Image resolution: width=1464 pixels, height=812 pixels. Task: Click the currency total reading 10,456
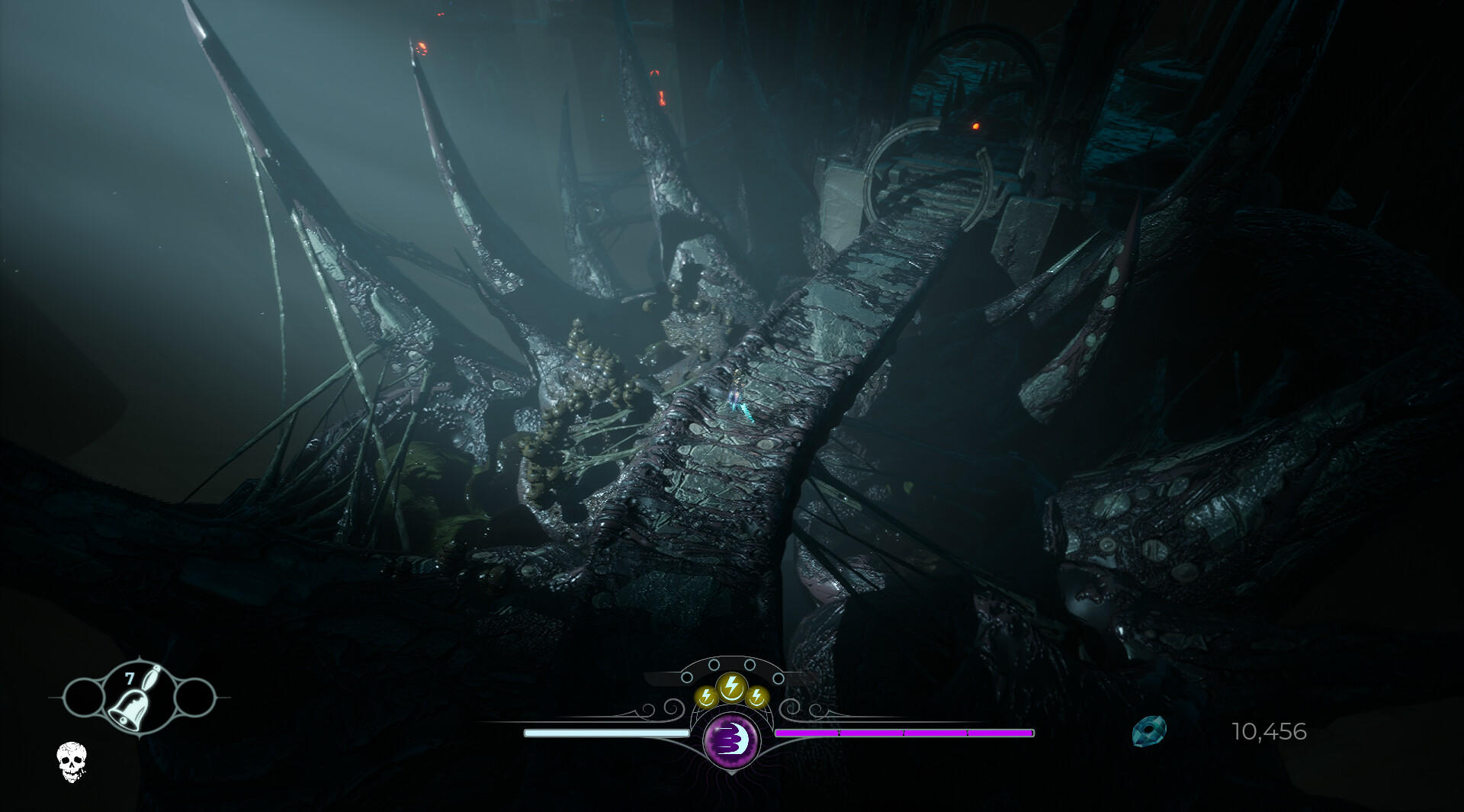[1270, 732]
